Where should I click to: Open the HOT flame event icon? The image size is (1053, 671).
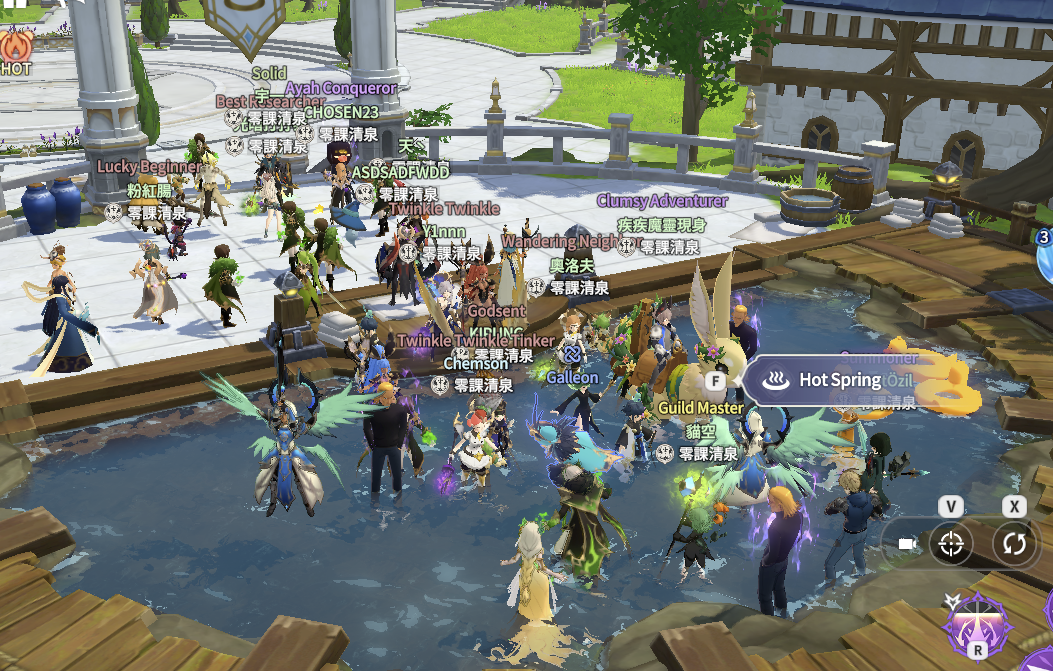[x=14, y=48]
